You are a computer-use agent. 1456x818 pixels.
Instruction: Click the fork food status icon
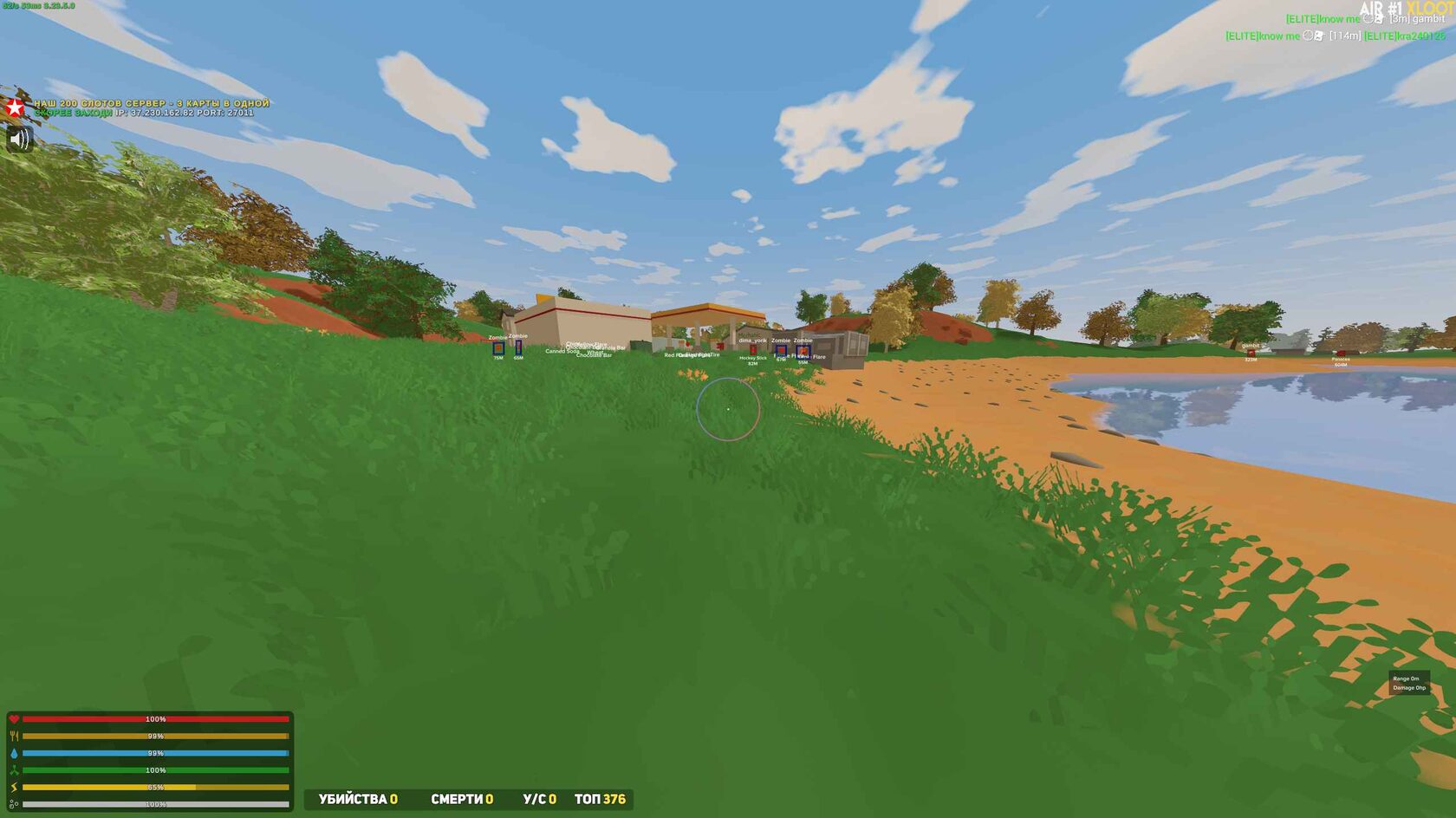coord(15,736)
